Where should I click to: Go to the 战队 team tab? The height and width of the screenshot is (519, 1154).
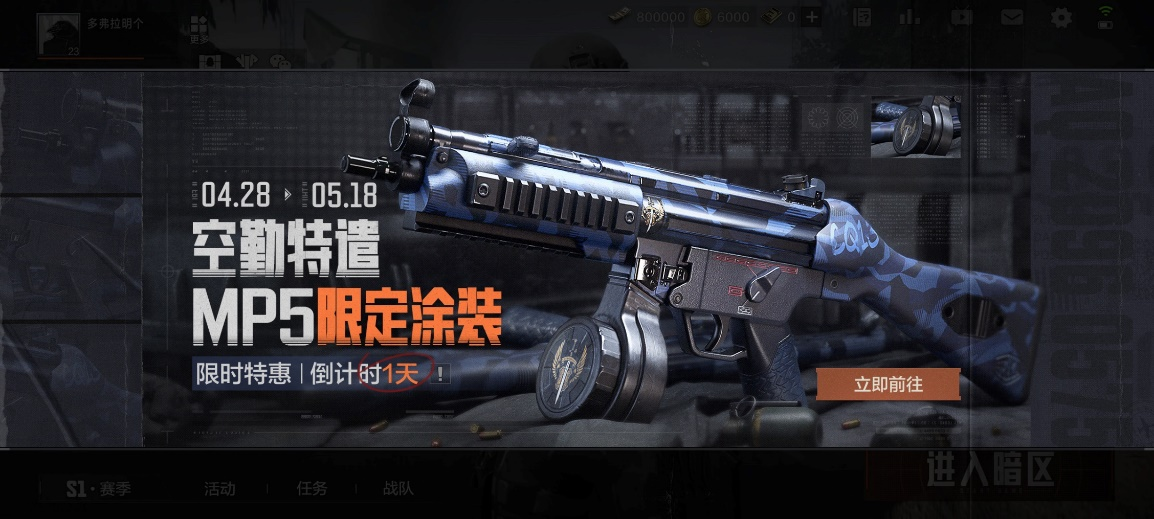(x=398, y=489)
